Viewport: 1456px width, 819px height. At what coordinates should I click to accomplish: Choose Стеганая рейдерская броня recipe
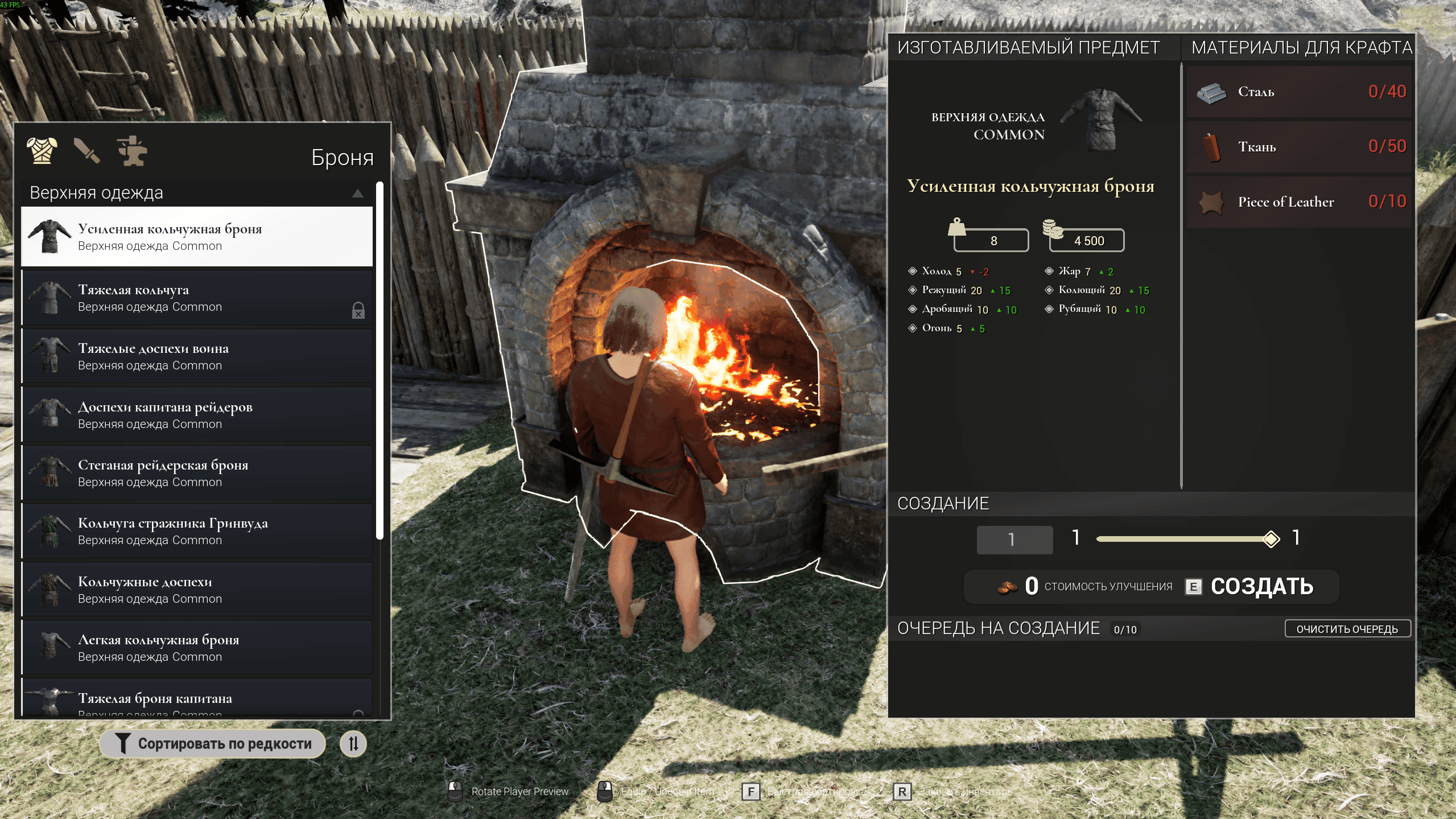197,473
